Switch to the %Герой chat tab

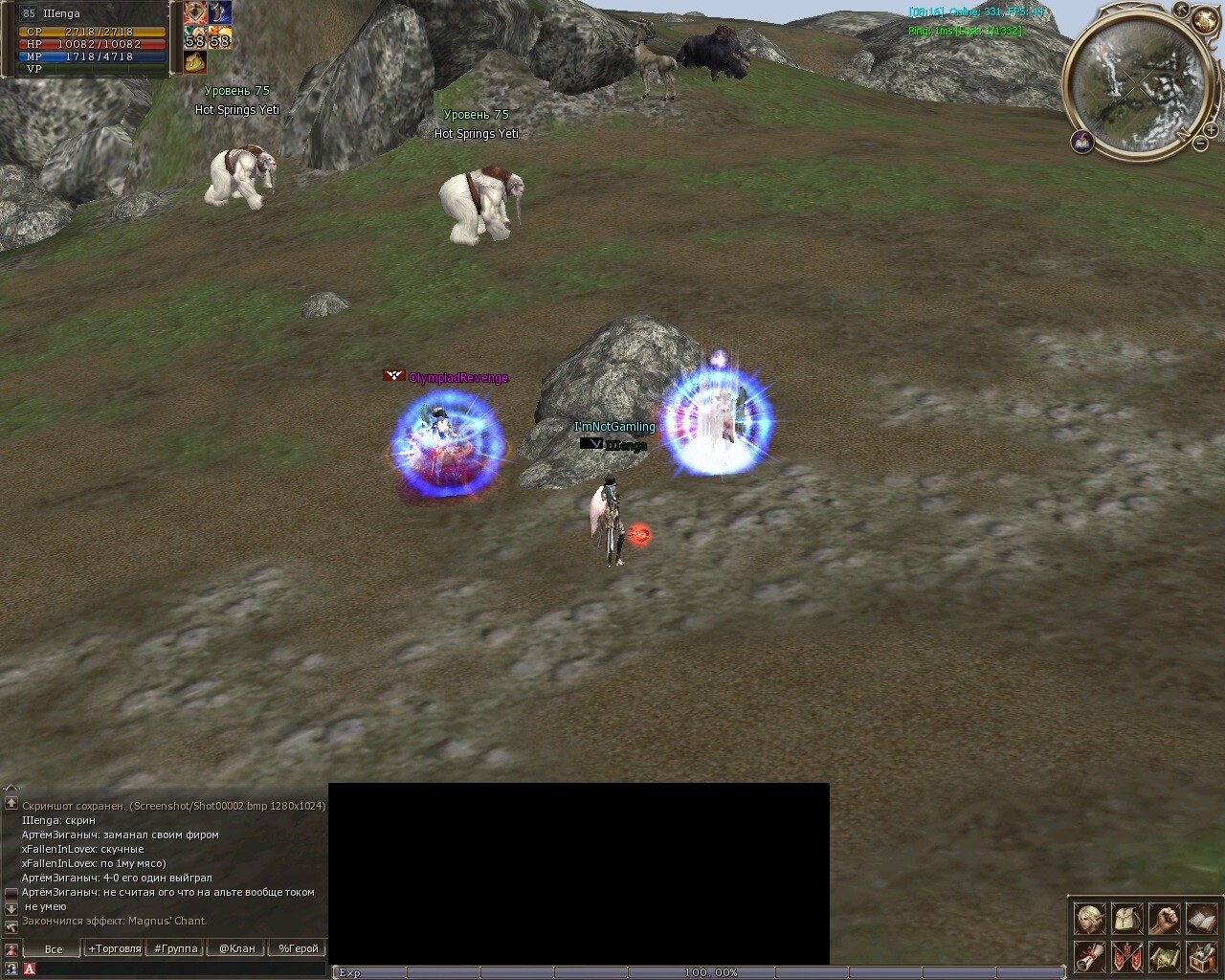click(x=298, y=949)
